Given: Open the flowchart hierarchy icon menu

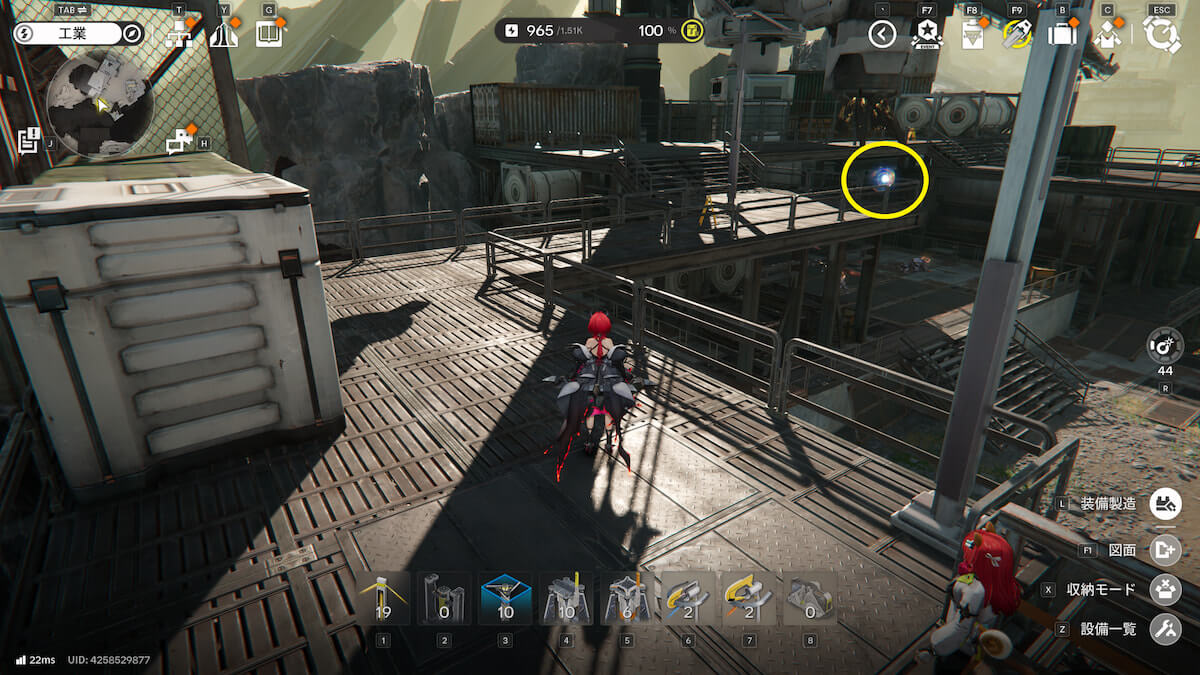Looking at the screenshot, I should pos(180,36).
